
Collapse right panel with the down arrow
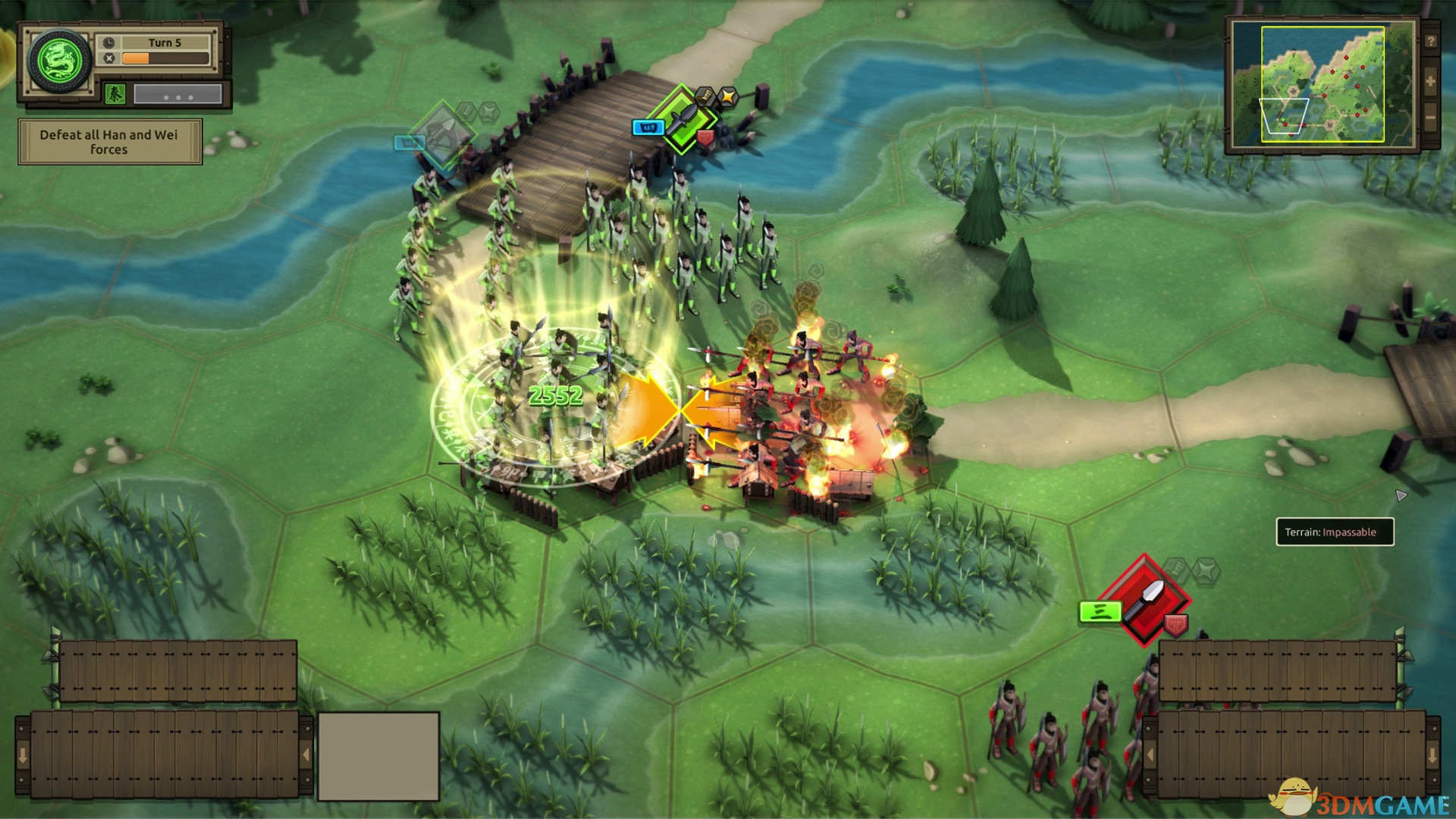1432,755
